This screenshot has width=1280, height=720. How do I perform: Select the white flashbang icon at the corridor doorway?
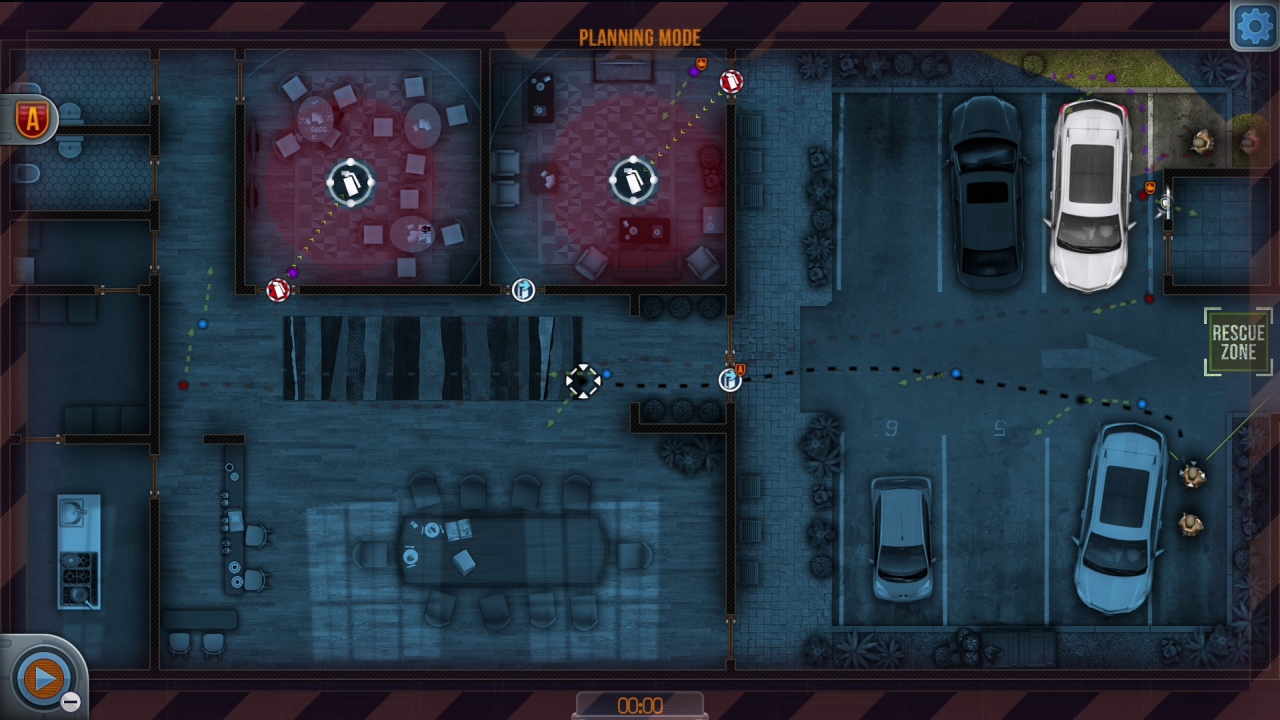522,290
